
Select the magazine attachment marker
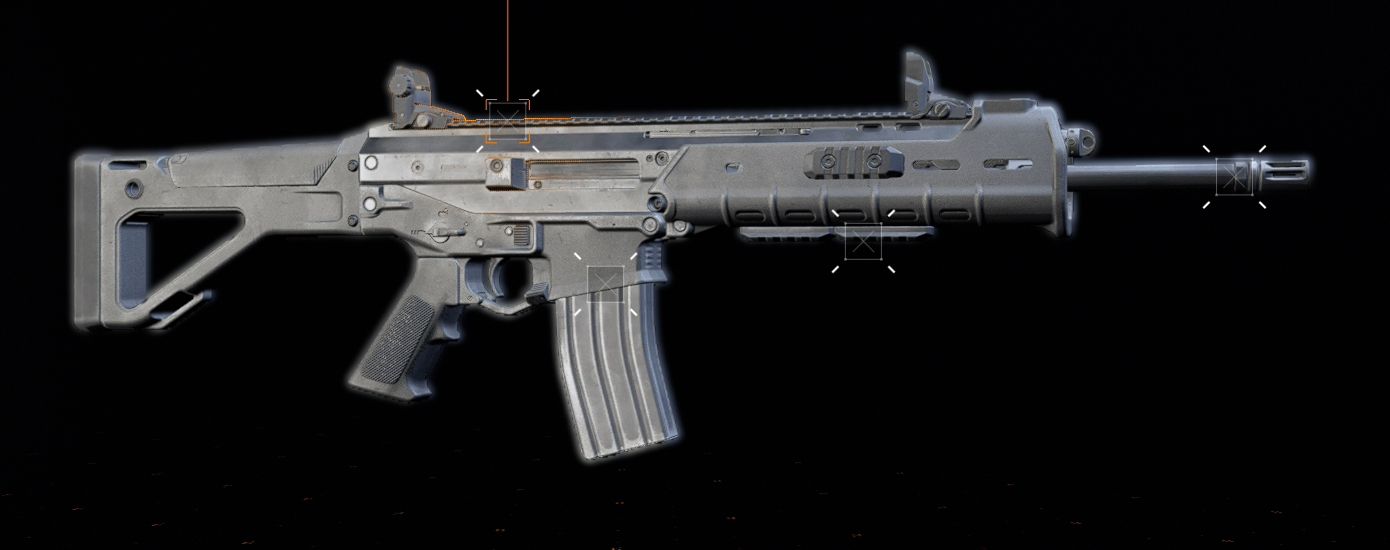tap(605, 285)
